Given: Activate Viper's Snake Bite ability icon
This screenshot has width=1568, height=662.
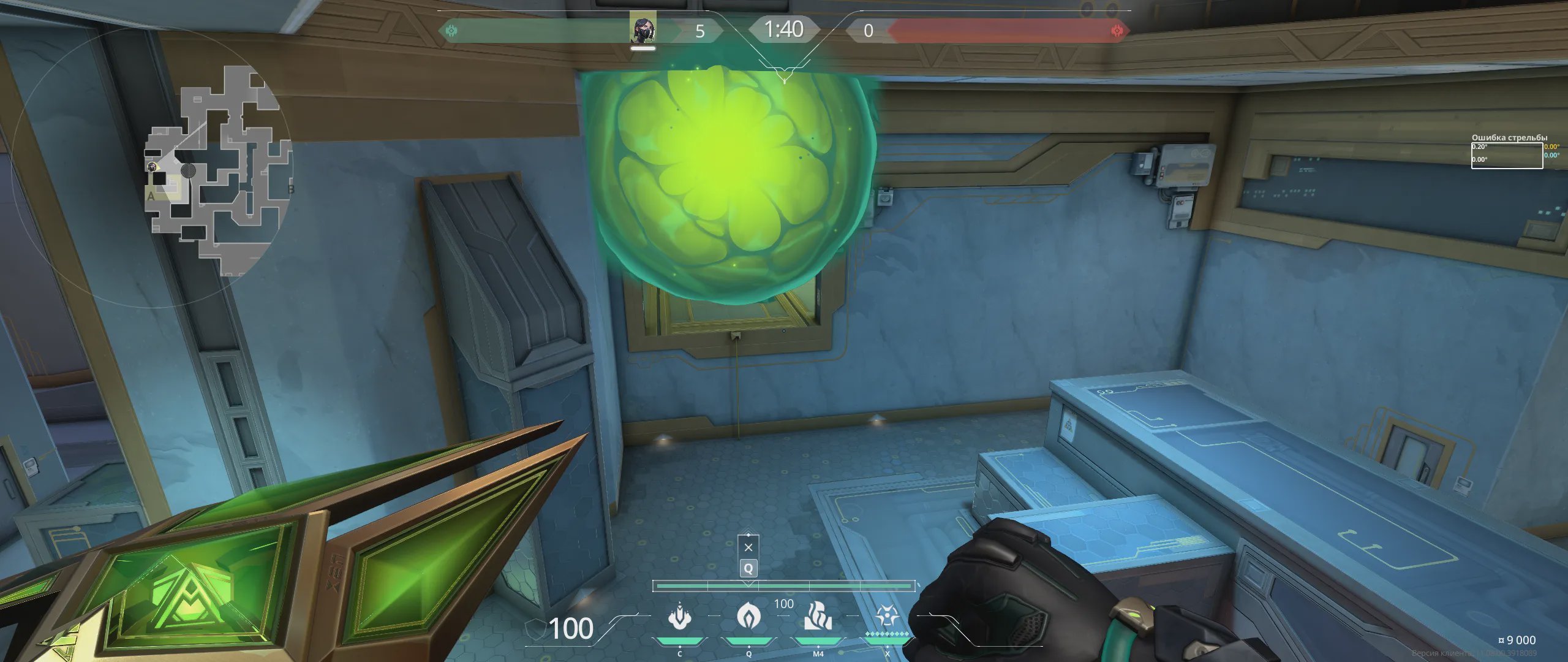Looking at the screenshot, I should click(679, 617).
